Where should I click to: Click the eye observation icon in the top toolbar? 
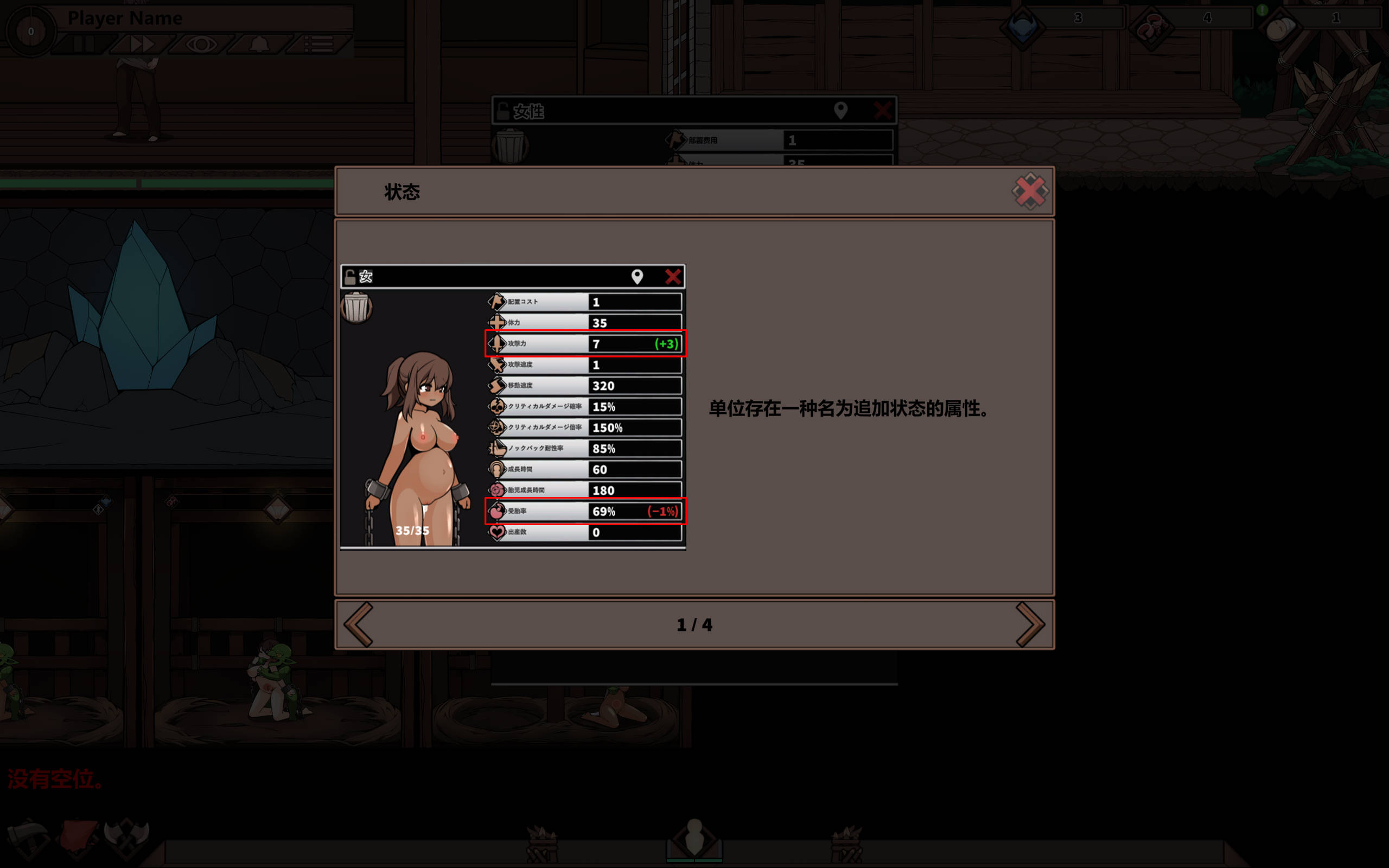(201, 43)
